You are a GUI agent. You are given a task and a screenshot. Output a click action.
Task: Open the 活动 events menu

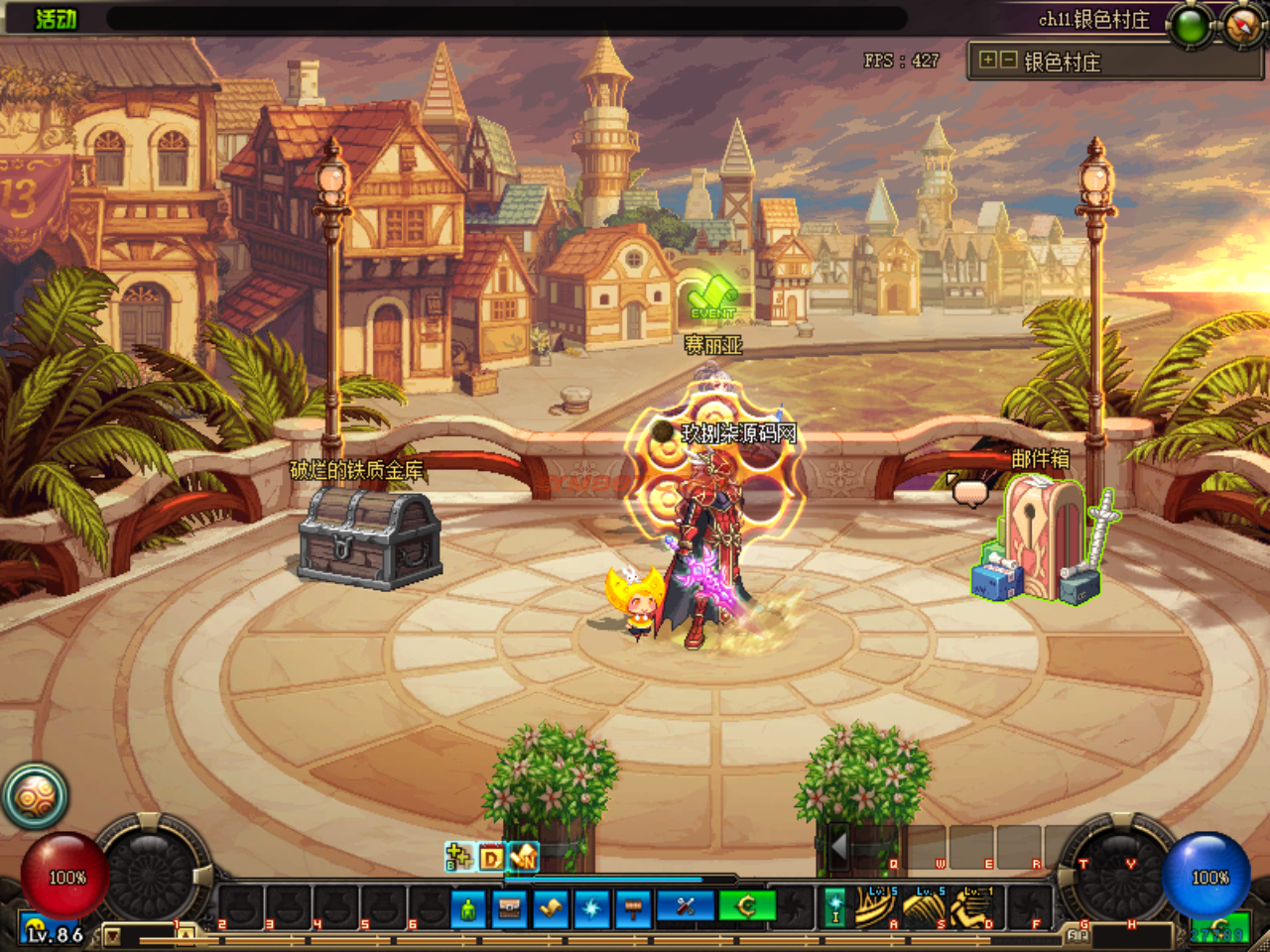56,19
